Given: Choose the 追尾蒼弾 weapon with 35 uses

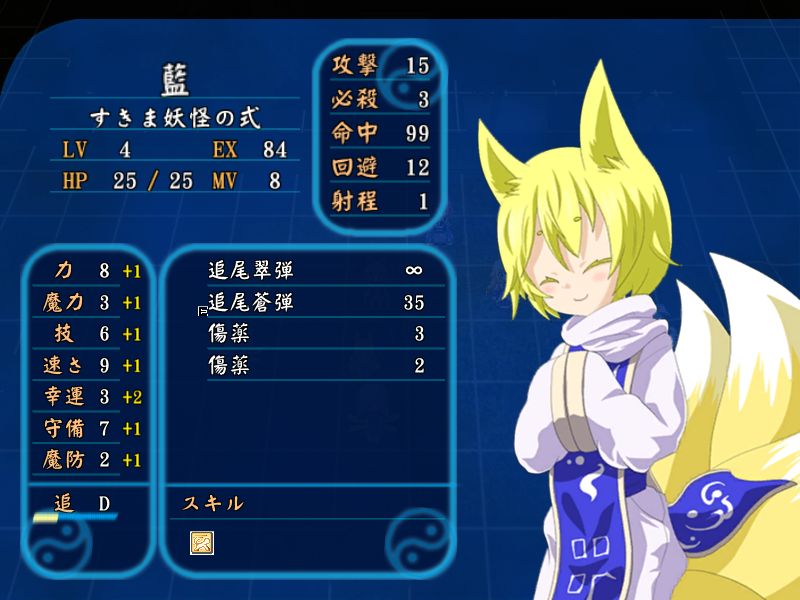Looking at the screenshot, I should coord(251,302).
